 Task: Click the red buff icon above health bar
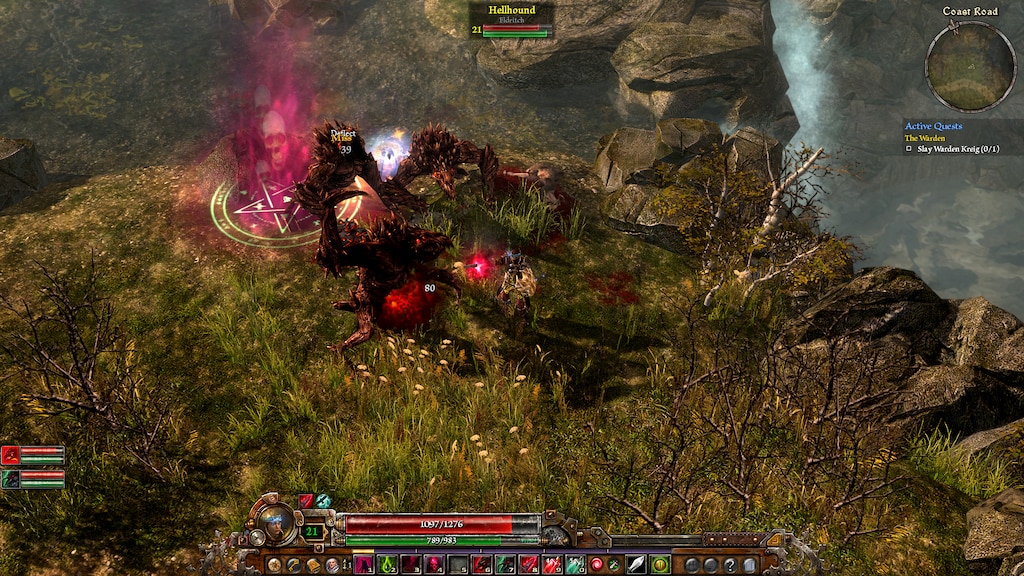pyautogui.click(x=307, y=500)
